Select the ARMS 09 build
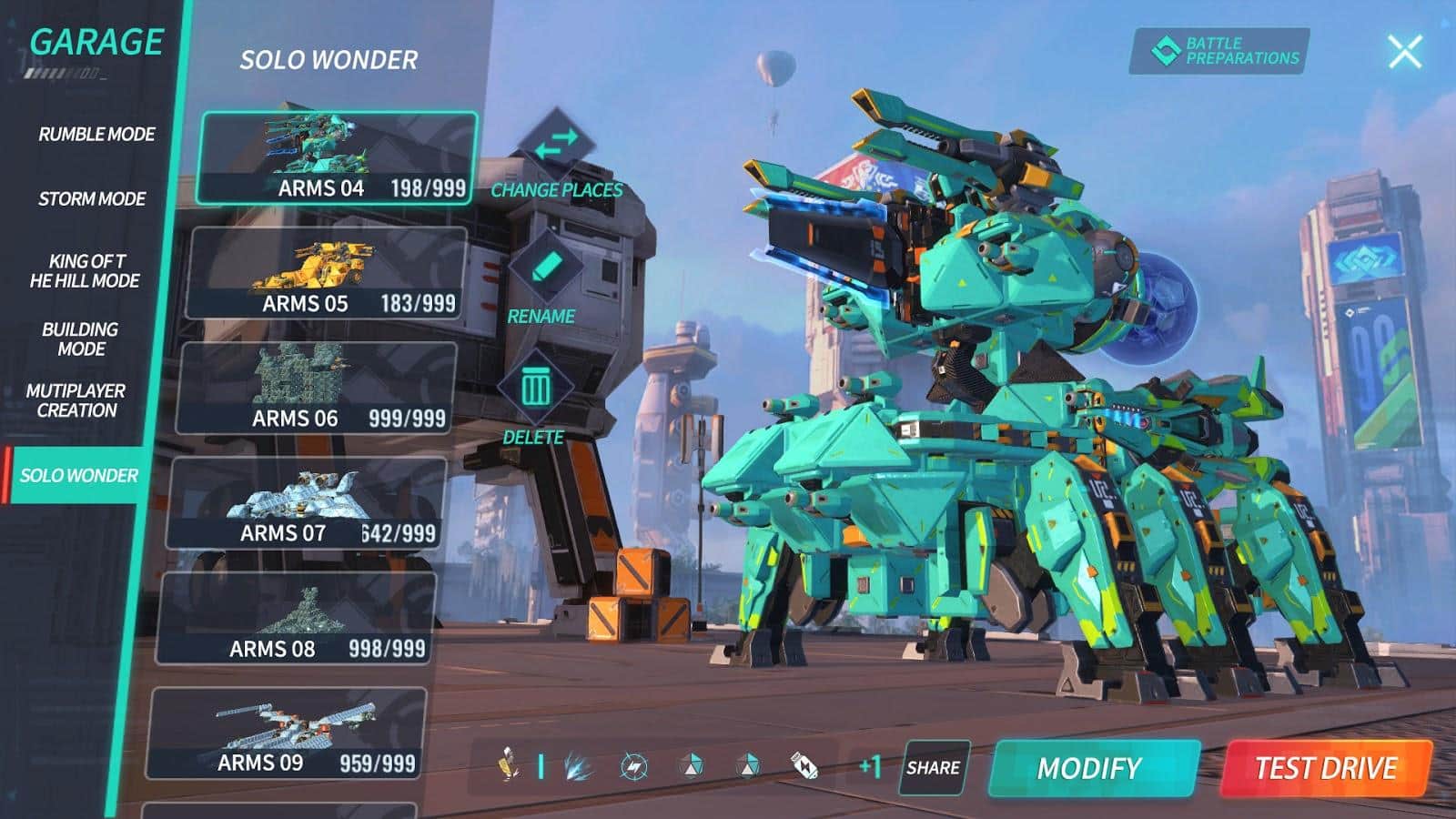The height and width of the screenshot is (819, 1456). point(285,733)
